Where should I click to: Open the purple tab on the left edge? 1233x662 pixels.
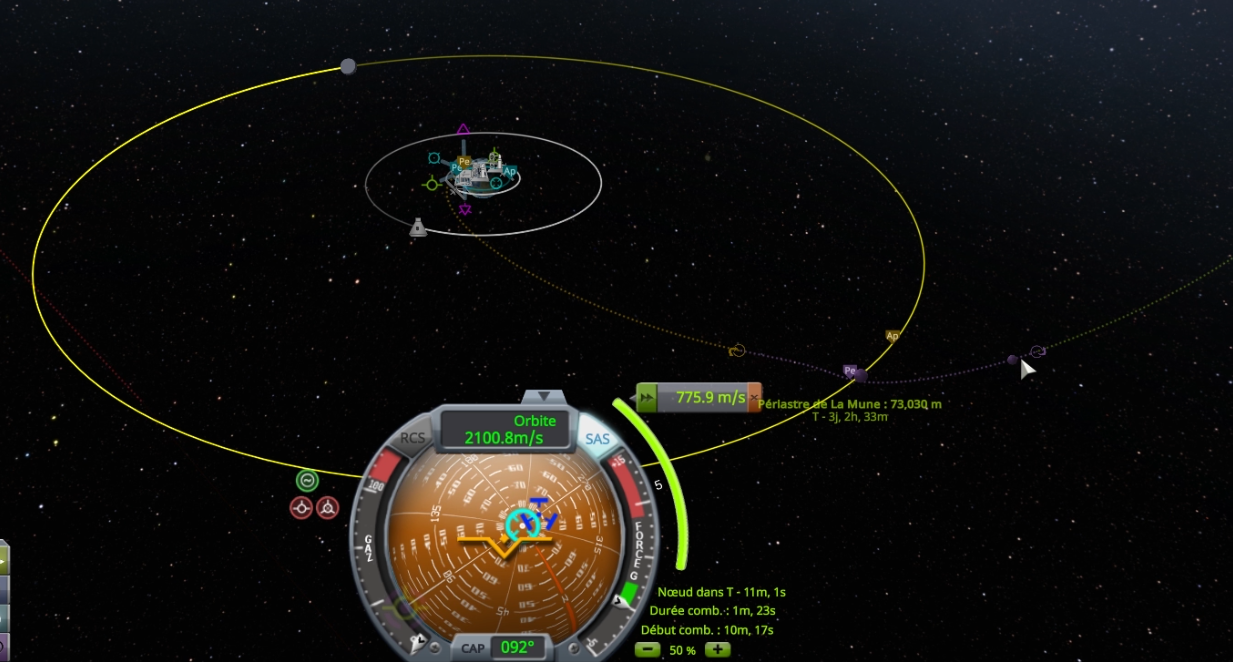[x=3, y=647]
